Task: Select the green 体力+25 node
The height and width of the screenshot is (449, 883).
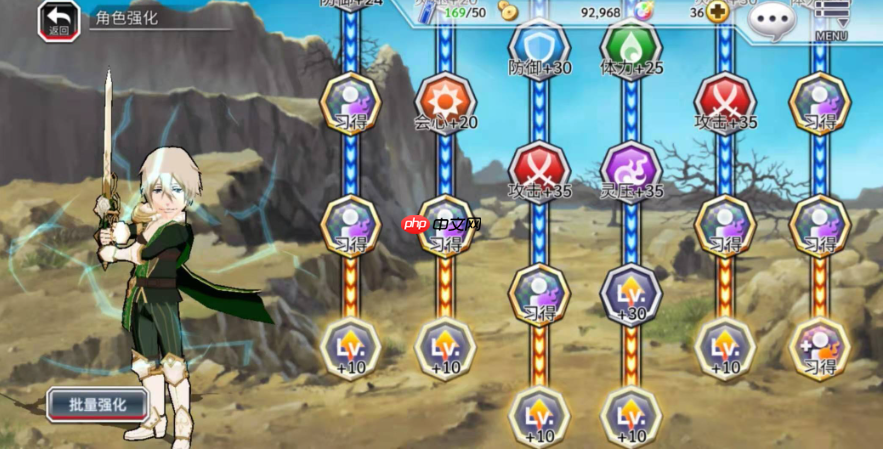Action: (x=631, y=47)
